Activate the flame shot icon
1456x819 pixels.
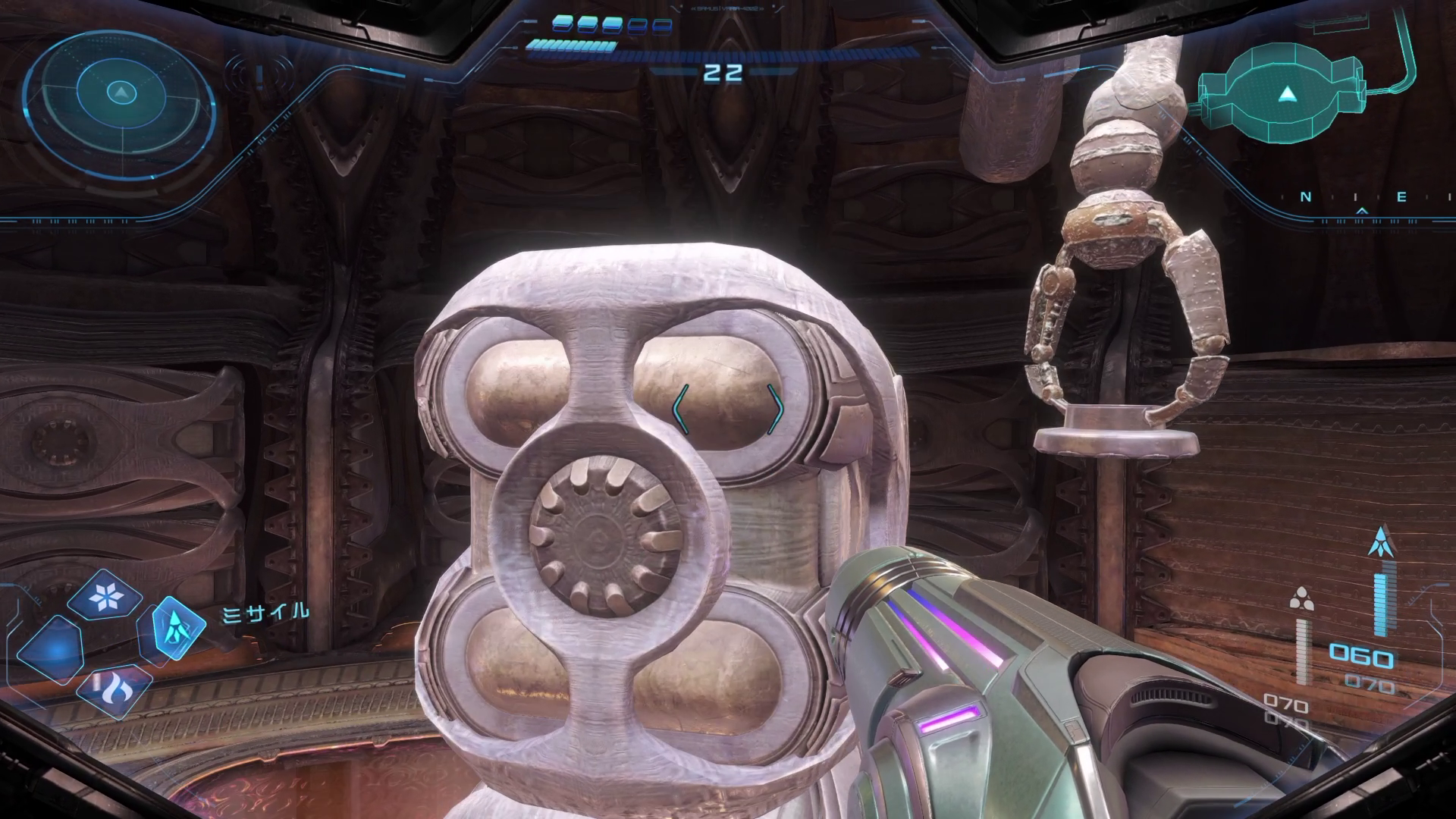coord(114,689)
